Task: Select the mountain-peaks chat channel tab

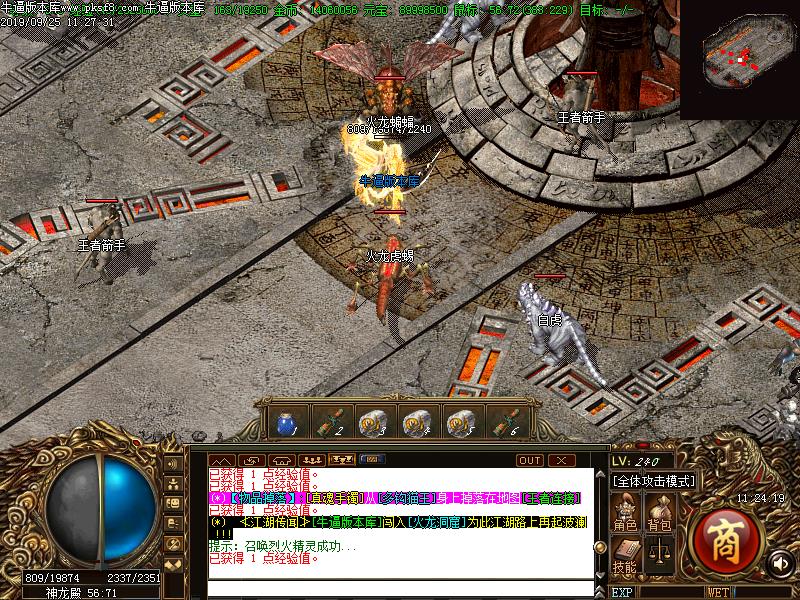Action: click(x=222, y=460)
